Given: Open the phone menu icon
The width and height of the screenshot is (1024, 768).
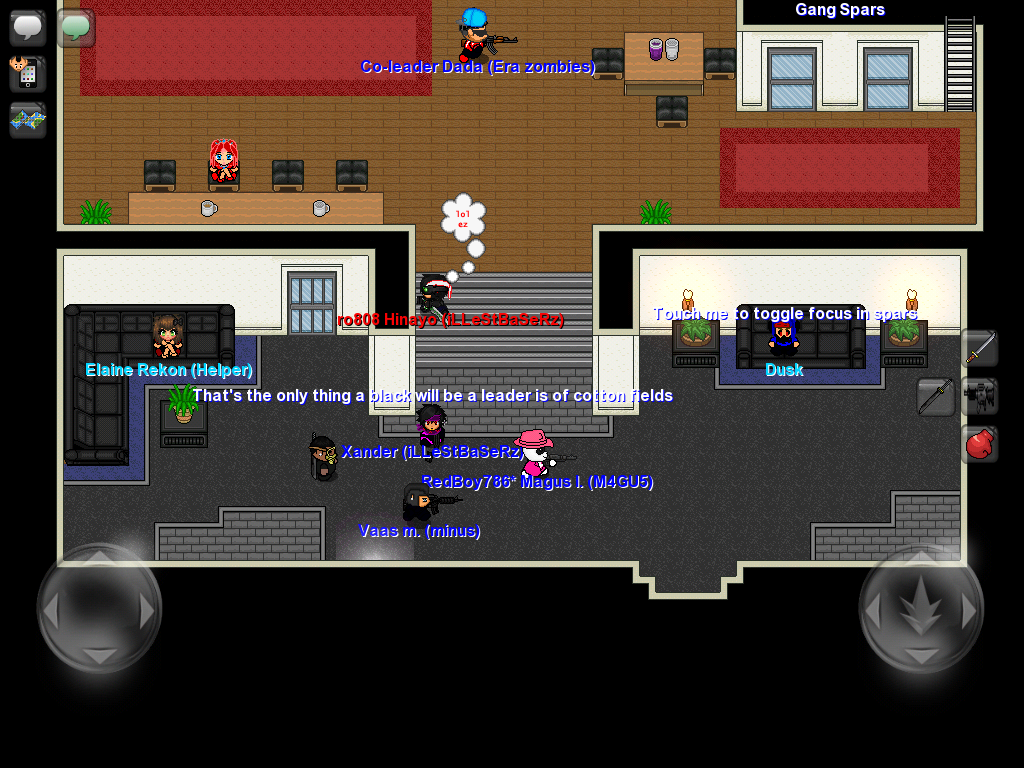Looking at the screenshot, I should coord(27,74).
